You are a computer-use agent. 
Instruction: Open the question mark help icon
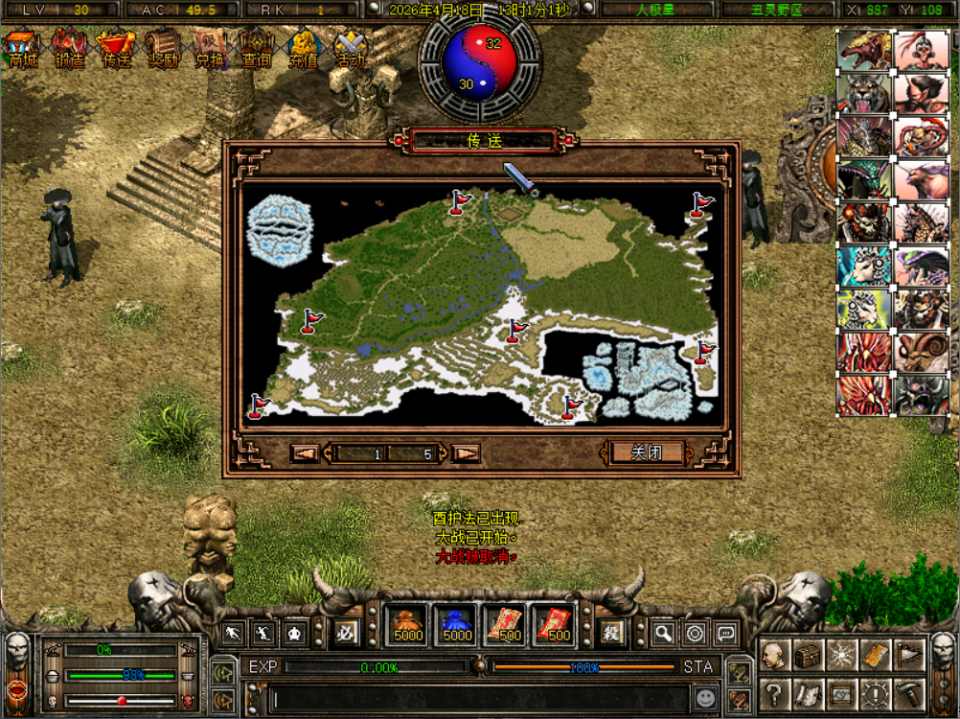[773, 693]
